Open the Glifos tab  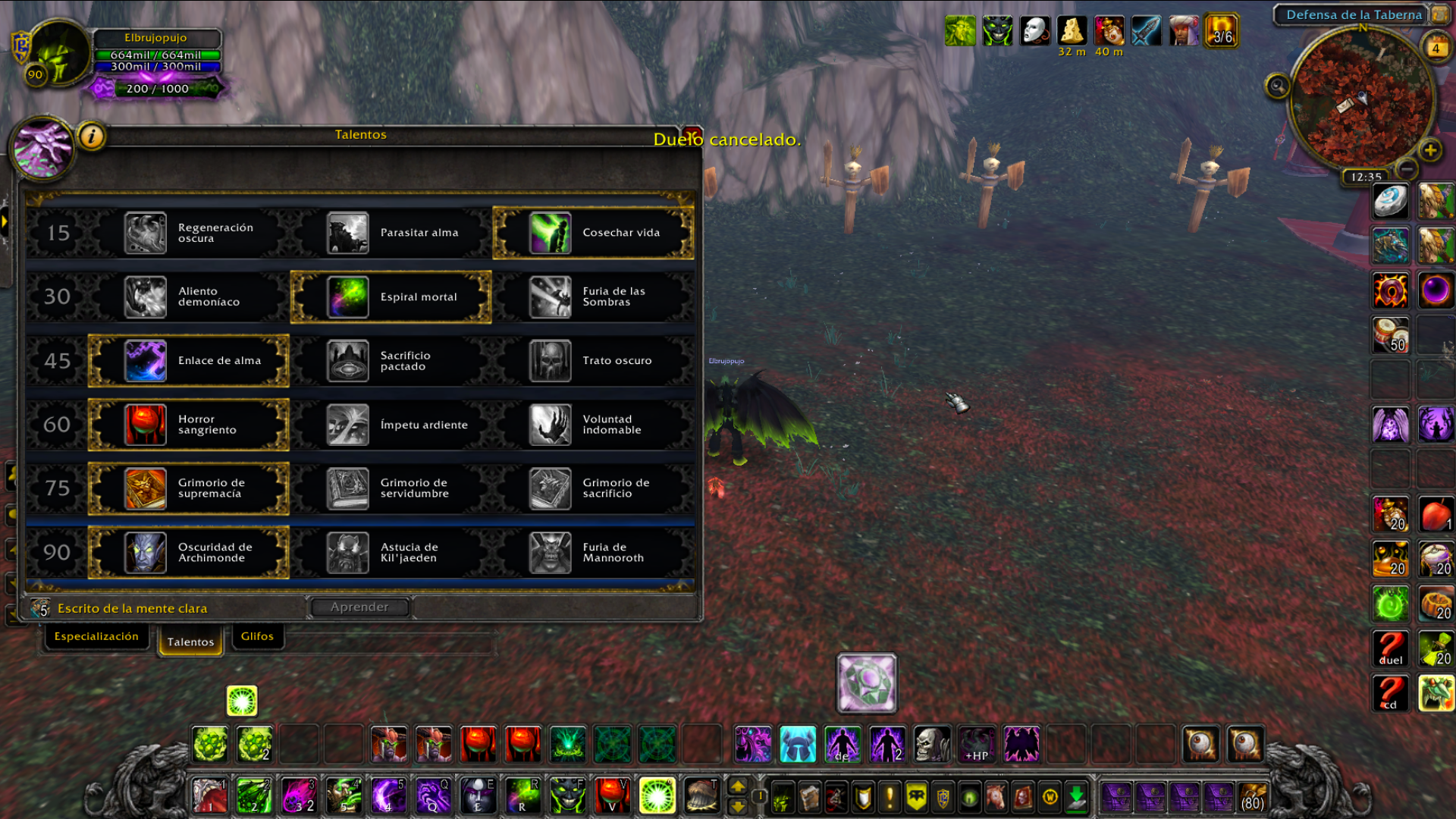(x=257, y=636)
